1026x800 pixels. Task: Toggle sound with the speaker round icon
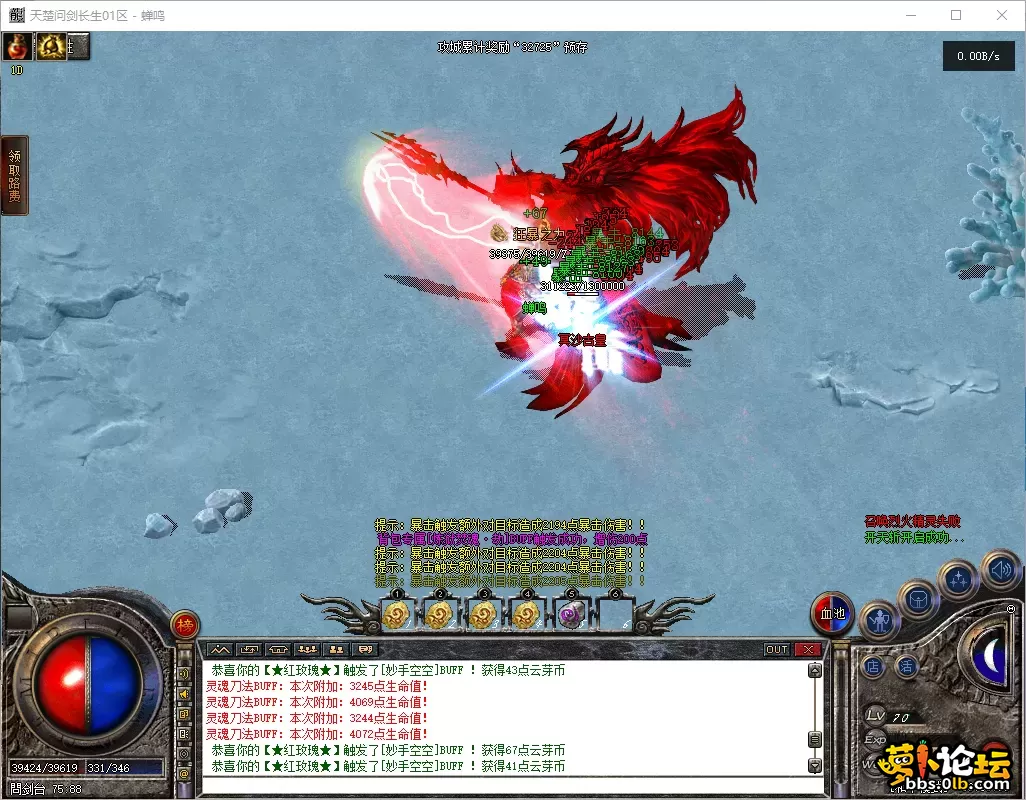point(999,569)
